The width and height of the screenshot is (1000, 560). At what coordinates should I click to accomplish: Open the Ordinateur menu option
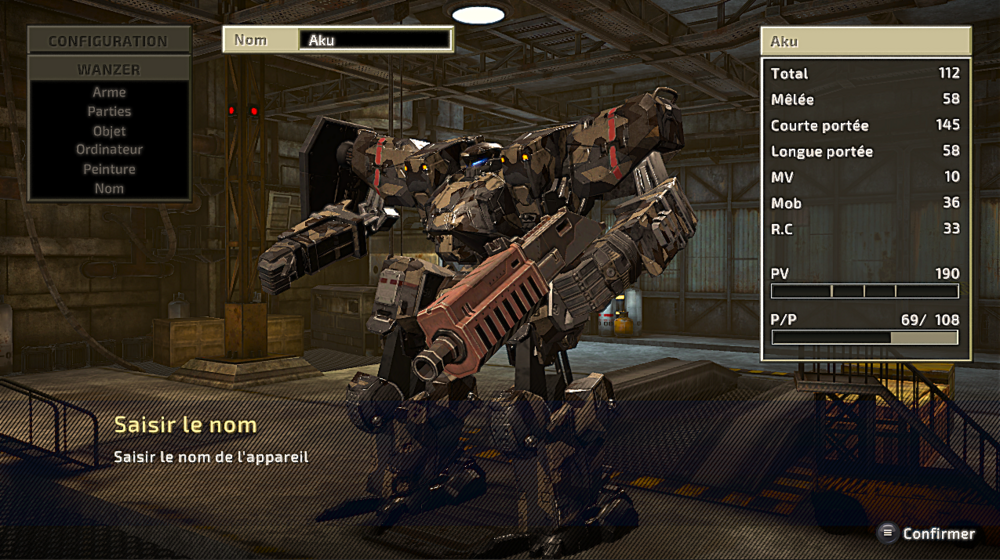coord(109,150)
